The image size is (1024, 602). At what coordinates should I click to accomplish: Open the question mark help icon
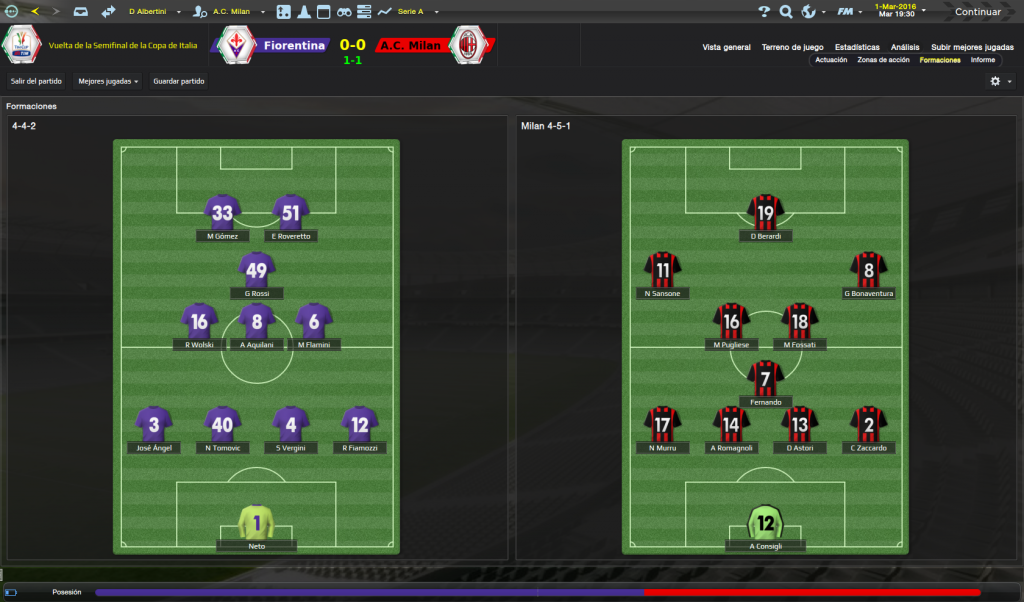click(764, 12)
